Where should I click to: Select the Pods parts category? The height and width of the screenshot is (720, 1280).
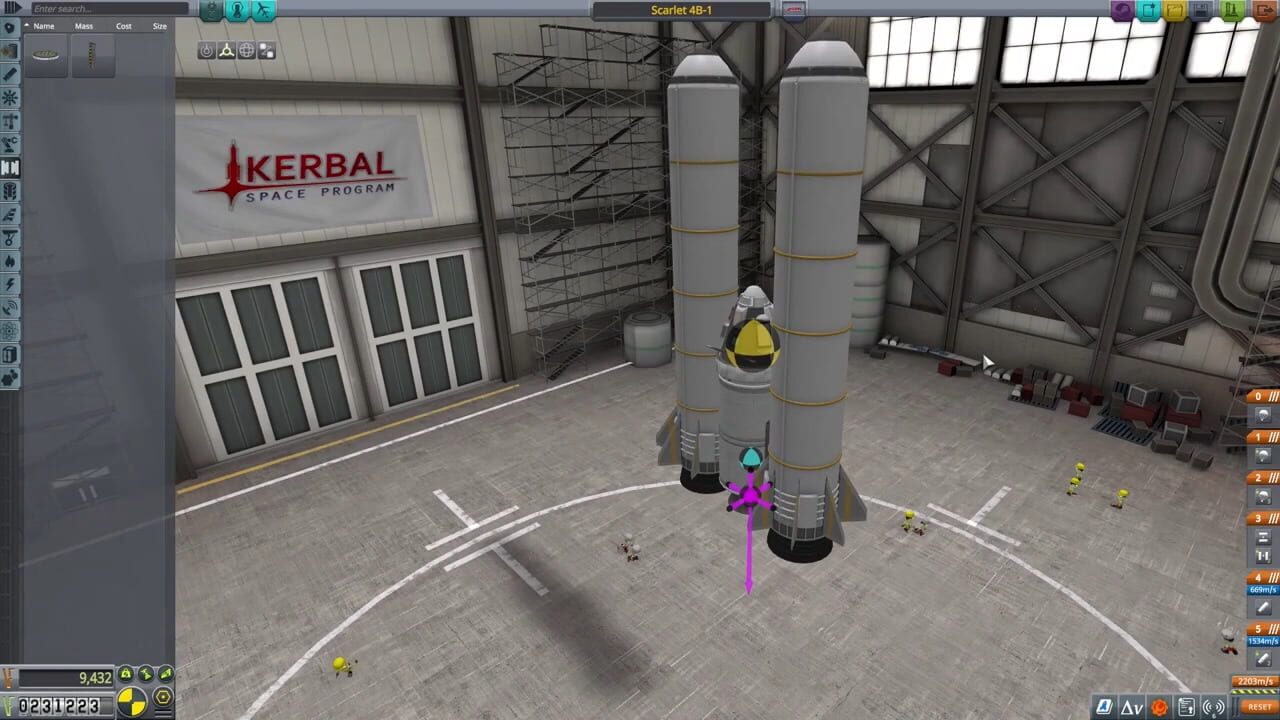[10, 28]
